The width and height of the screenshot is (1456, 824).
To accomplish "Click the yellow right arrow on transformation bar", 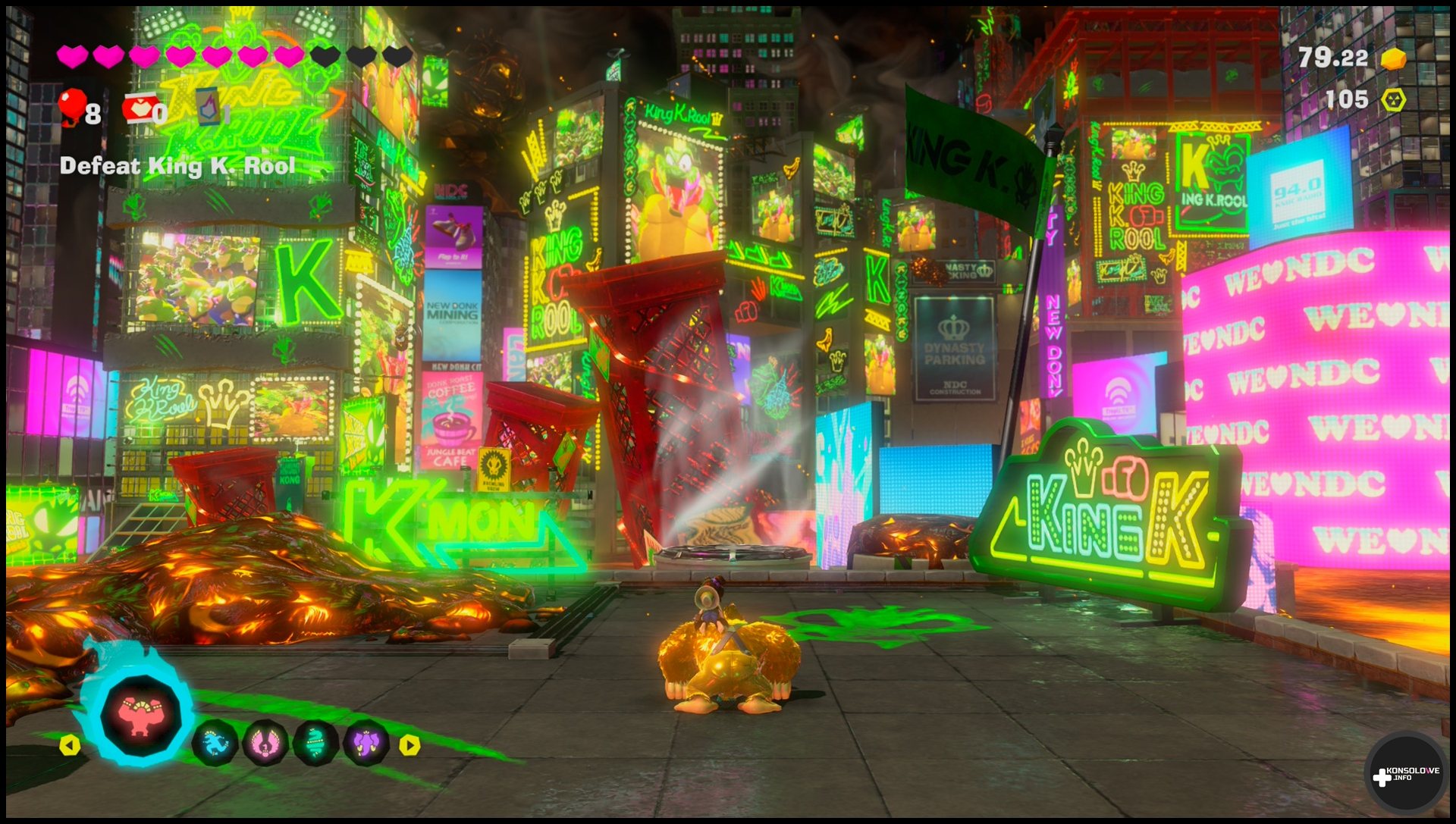I will point(409,745).
